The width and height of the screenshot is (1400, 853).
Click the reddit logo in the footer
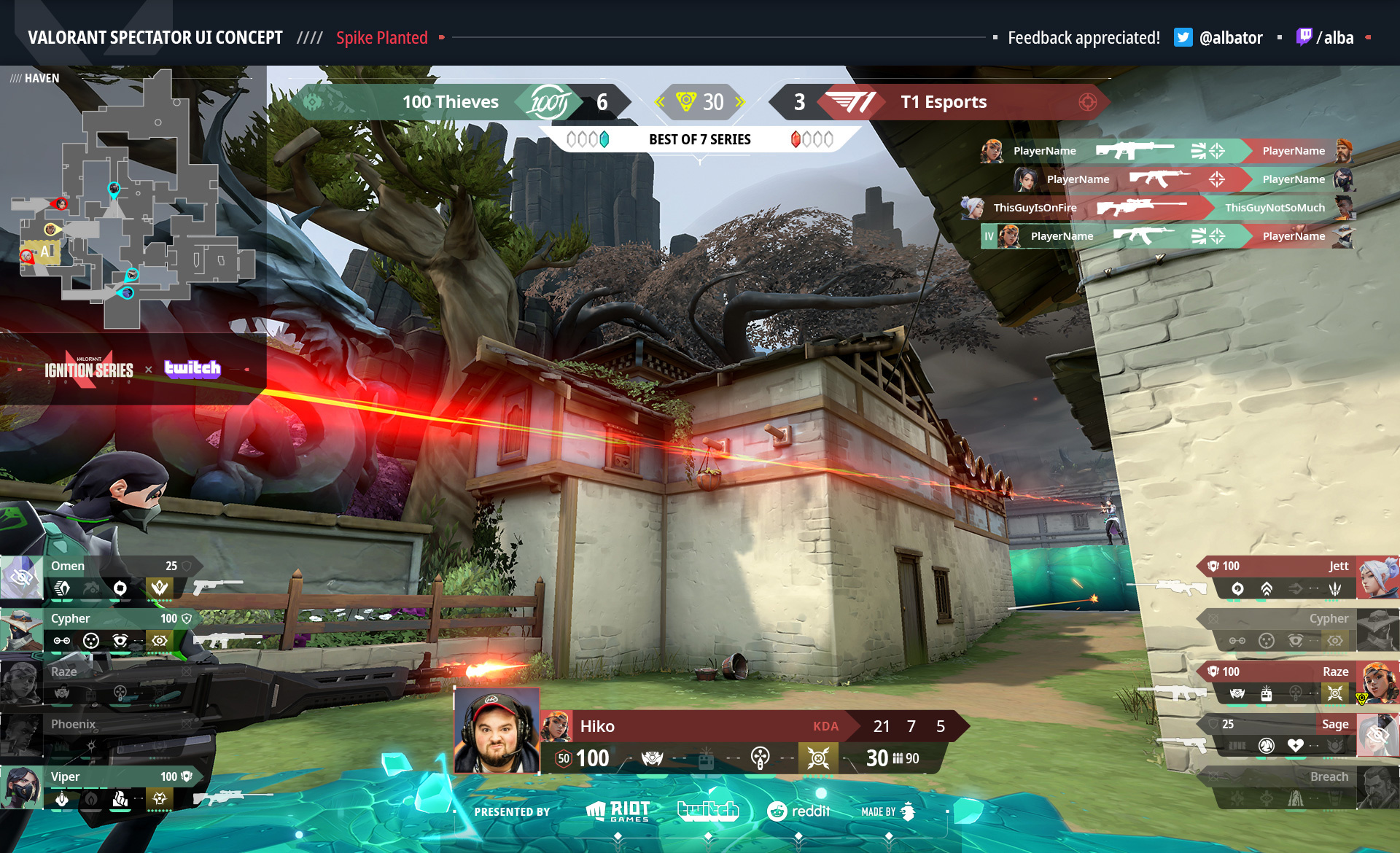[798, 811]
